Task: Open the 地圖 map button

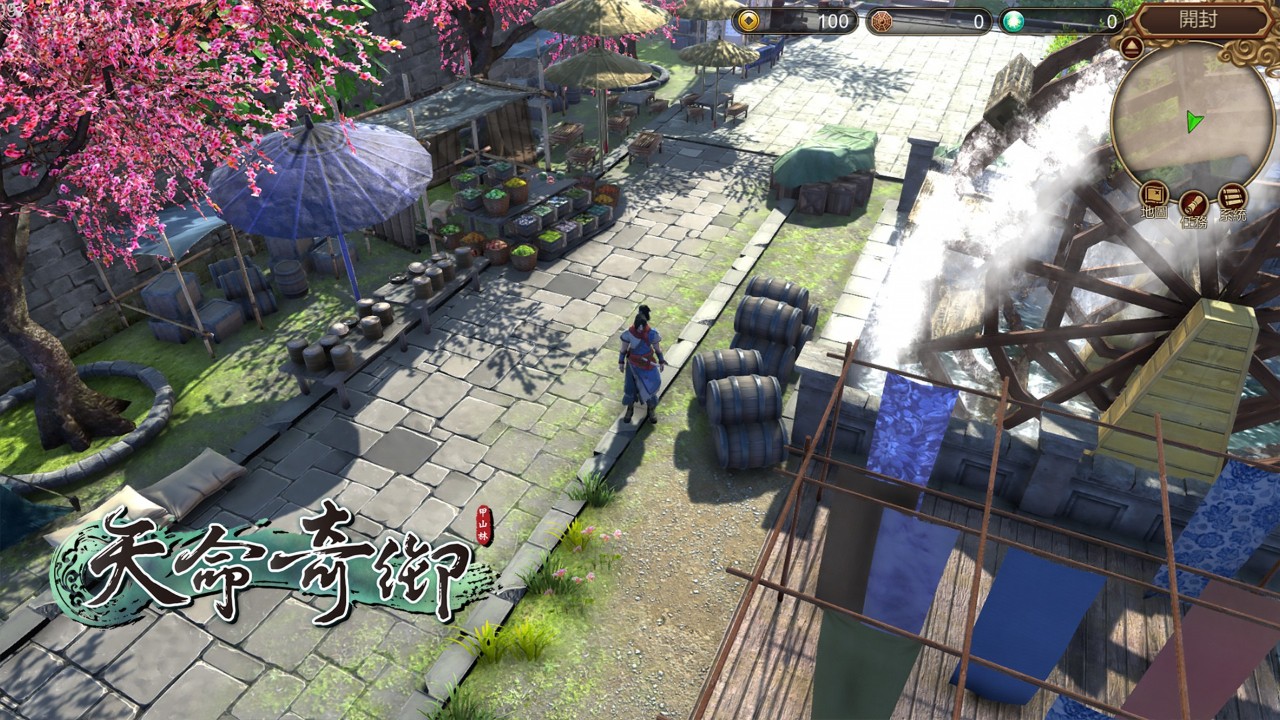Action: 1154,197
